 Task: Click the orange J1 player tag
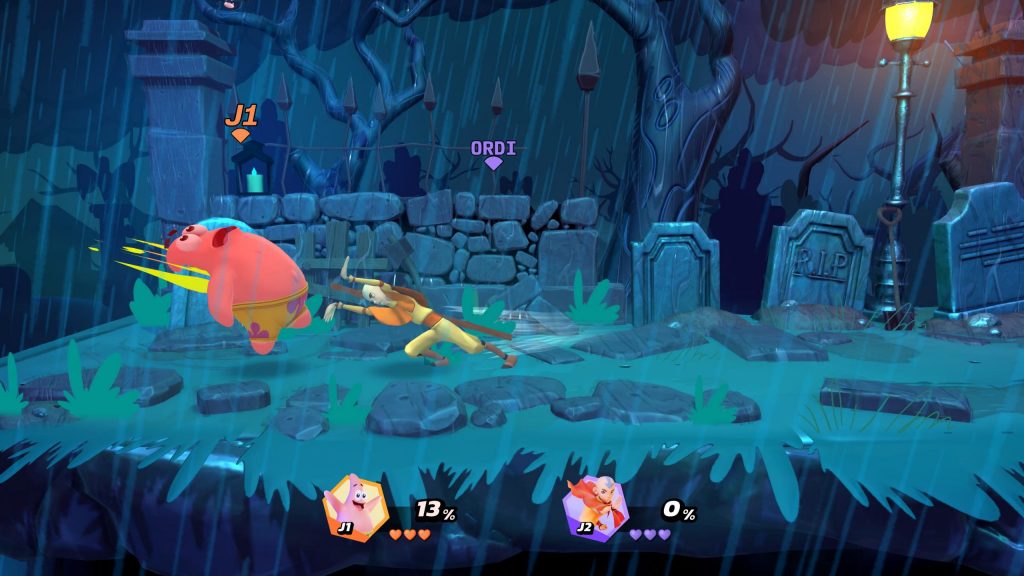(x=241, y=118)
